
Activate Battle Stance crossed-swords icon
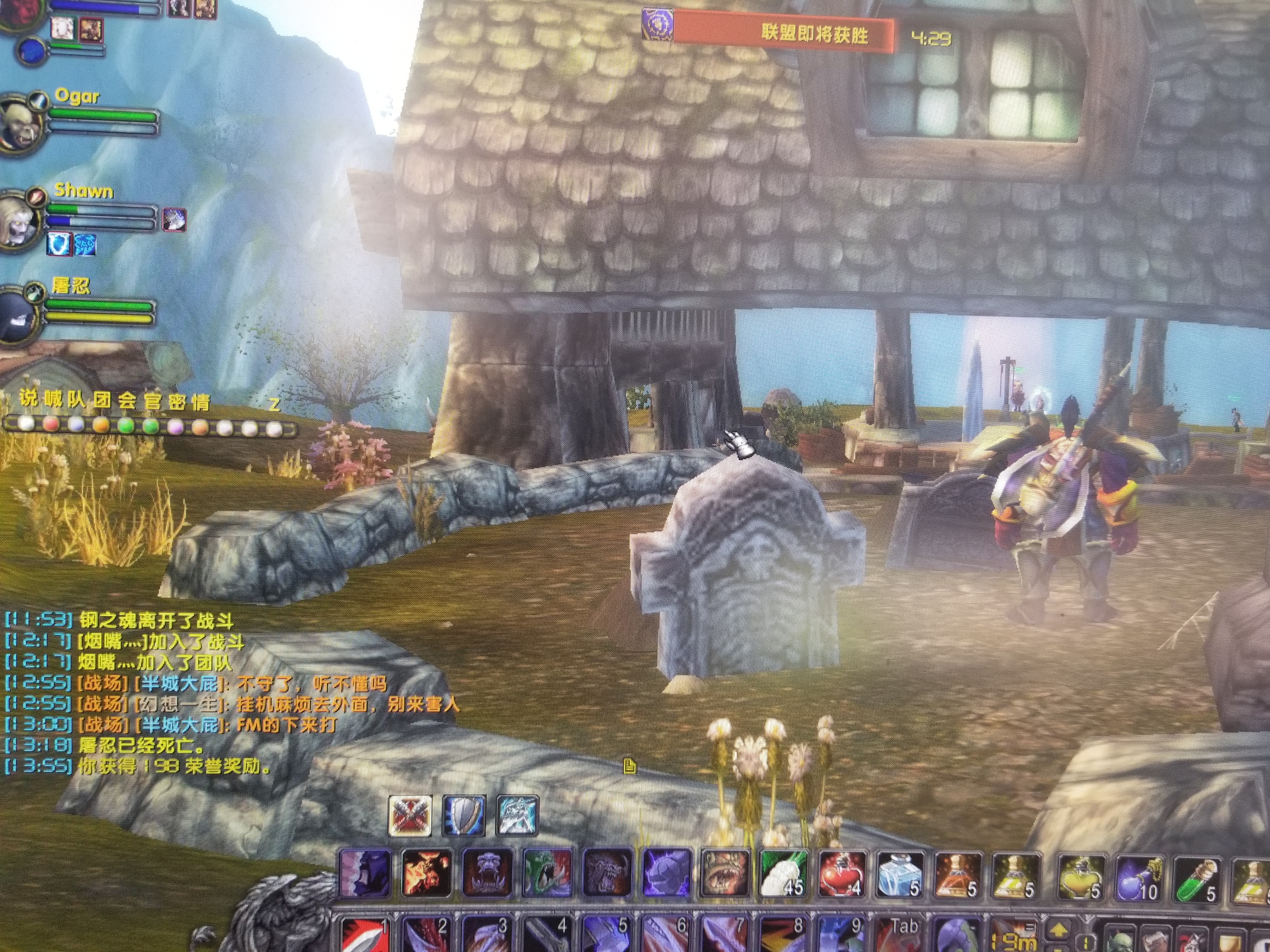pos(410,815)
